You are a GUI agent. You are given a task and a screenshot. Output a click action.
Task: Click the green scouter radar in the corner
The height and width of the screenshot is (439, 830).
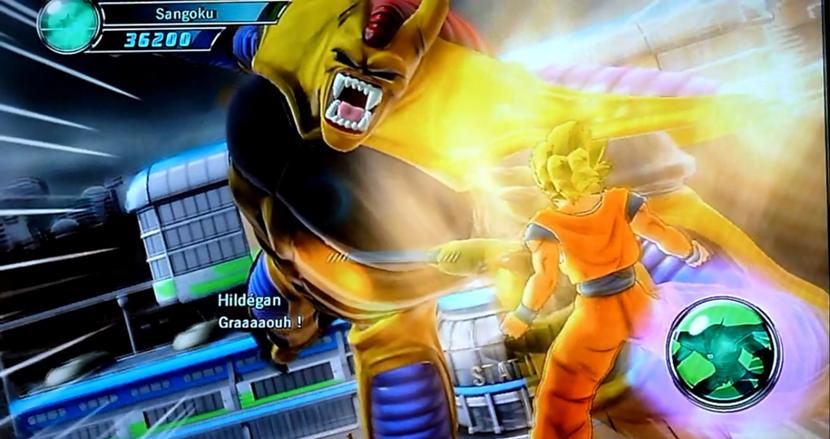click(x=723, y=354)
